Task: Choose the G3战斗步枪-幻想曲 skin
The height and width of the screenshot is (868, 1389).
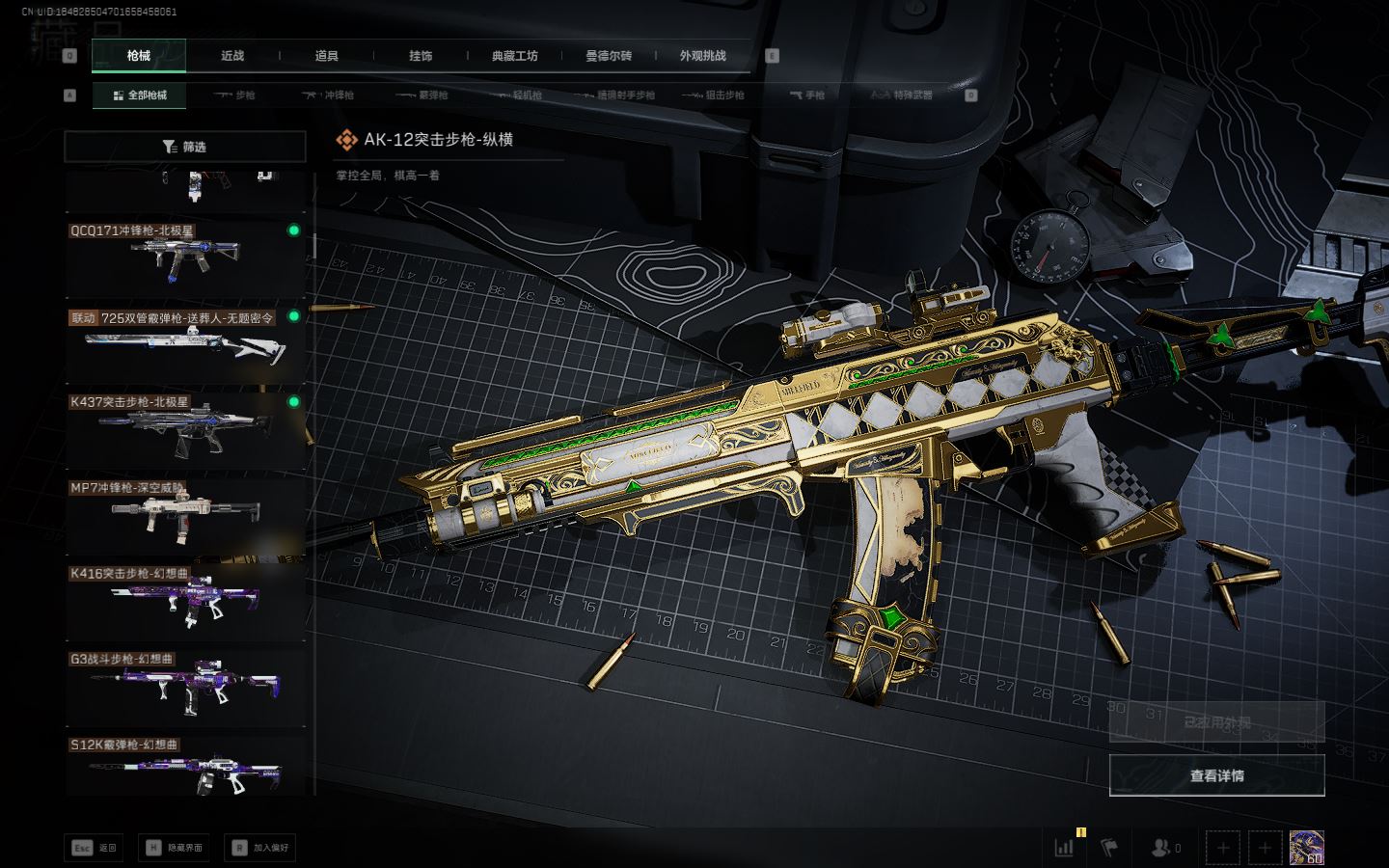Action: tap(184, 686)
